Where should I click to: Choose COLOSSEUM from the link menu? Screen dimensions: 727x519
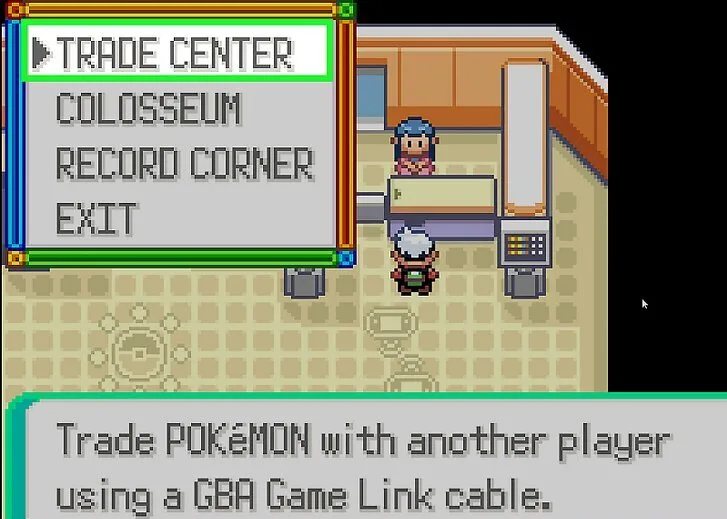pyautogui.click(x=148, y=109)
